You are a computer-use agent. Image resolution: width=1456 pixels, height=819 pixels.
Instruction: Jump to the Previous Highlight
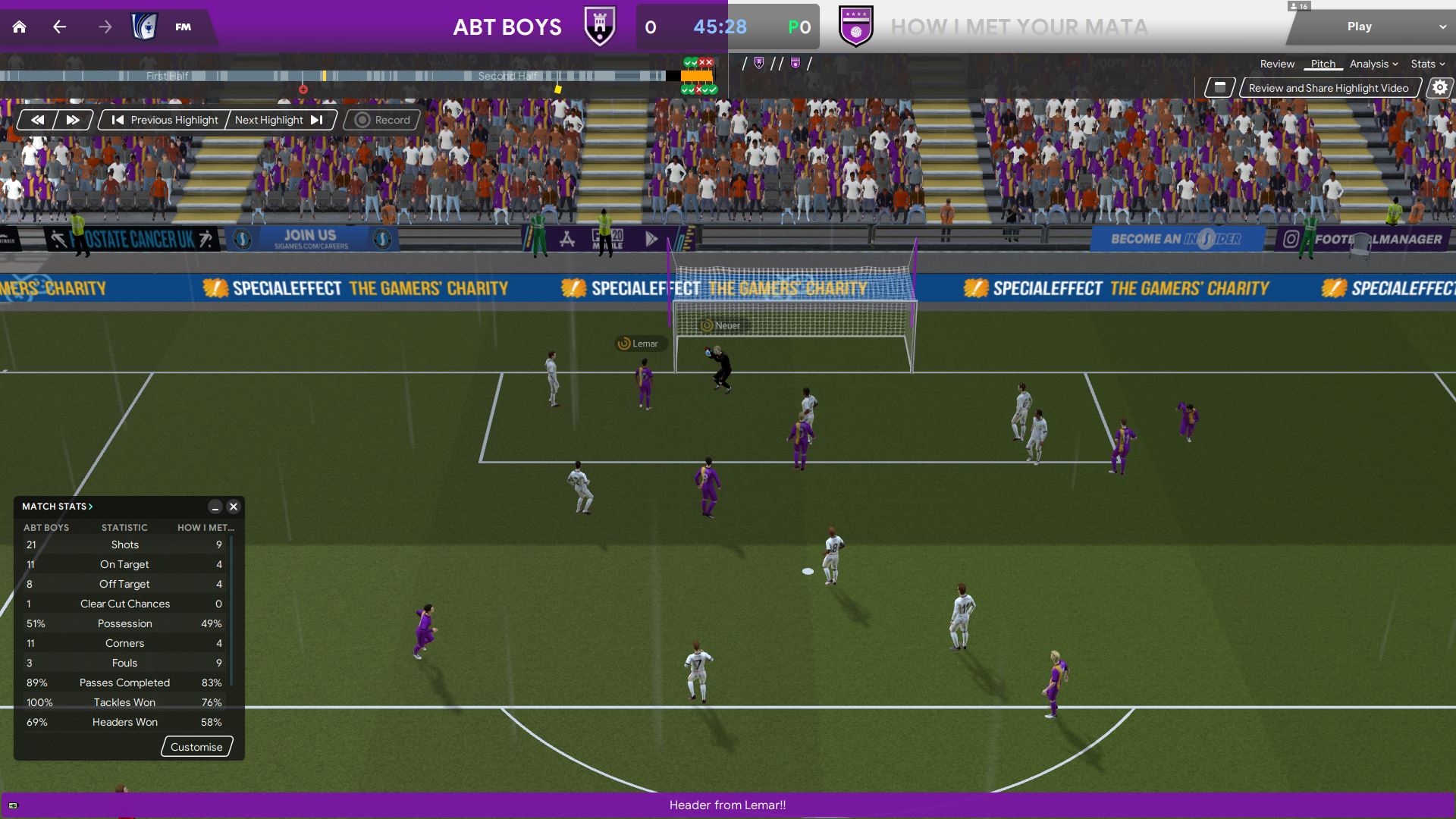[x=165, y=120]
